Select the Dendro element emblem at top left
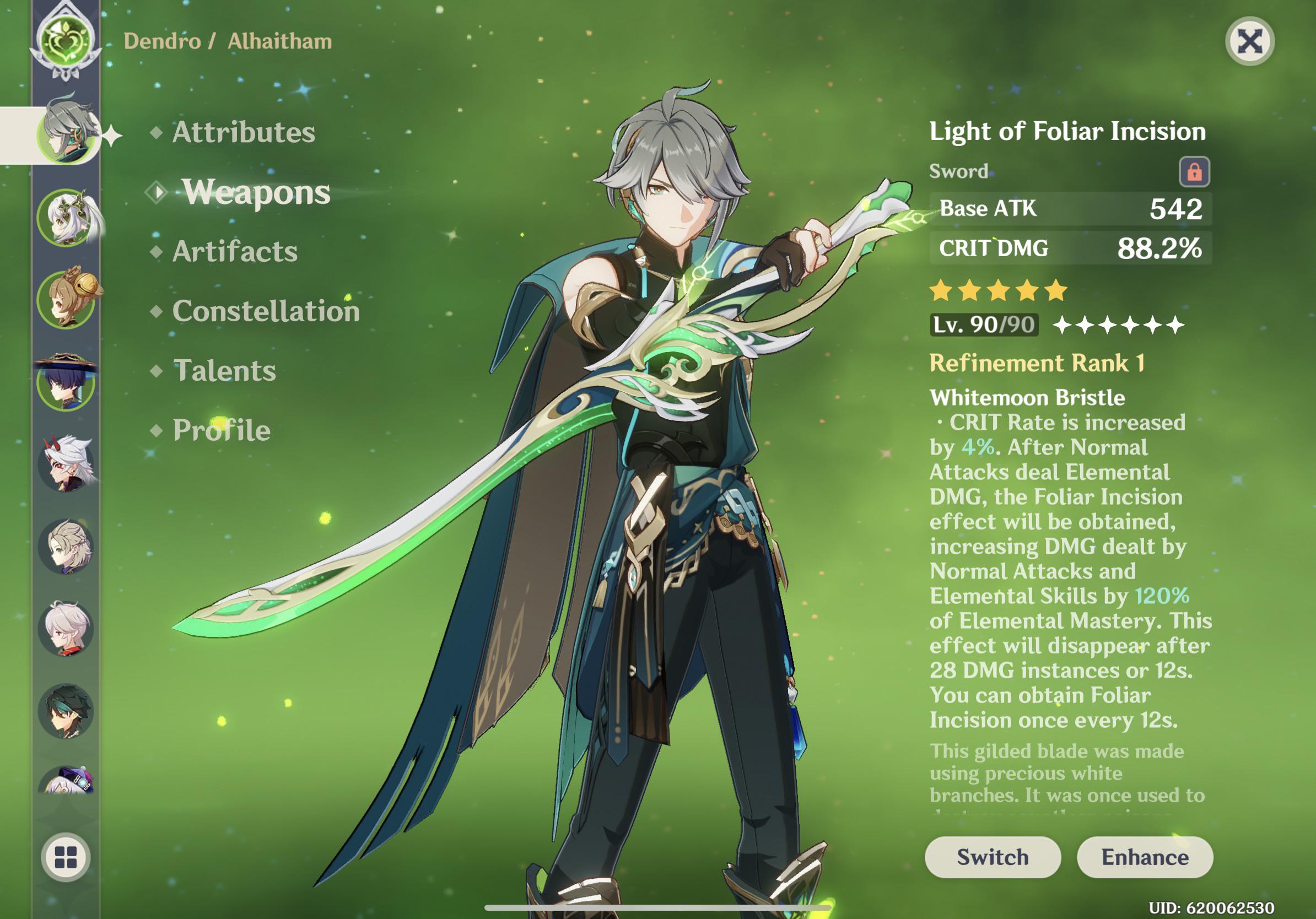The width and height of the screenshot is (1316, 919). (66, 37)
